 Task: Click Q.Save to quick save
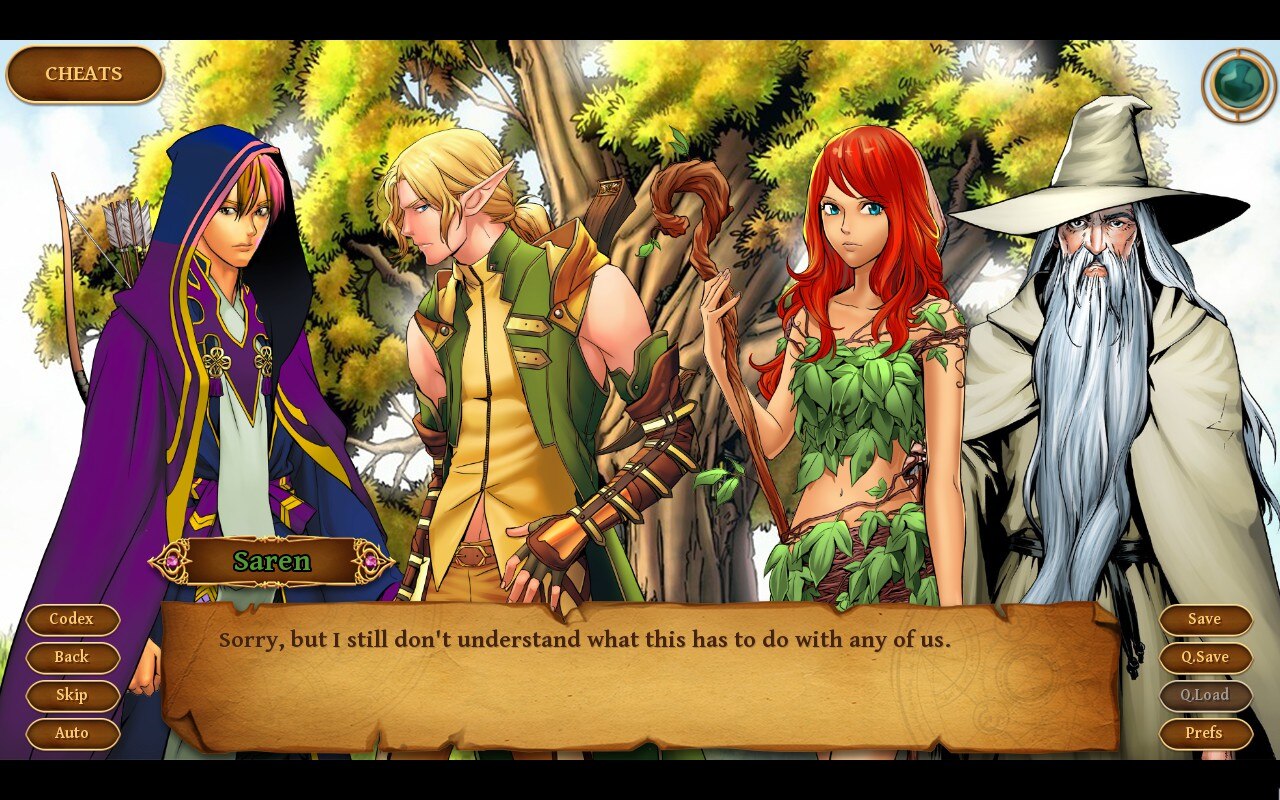[x=1205, y=657]
